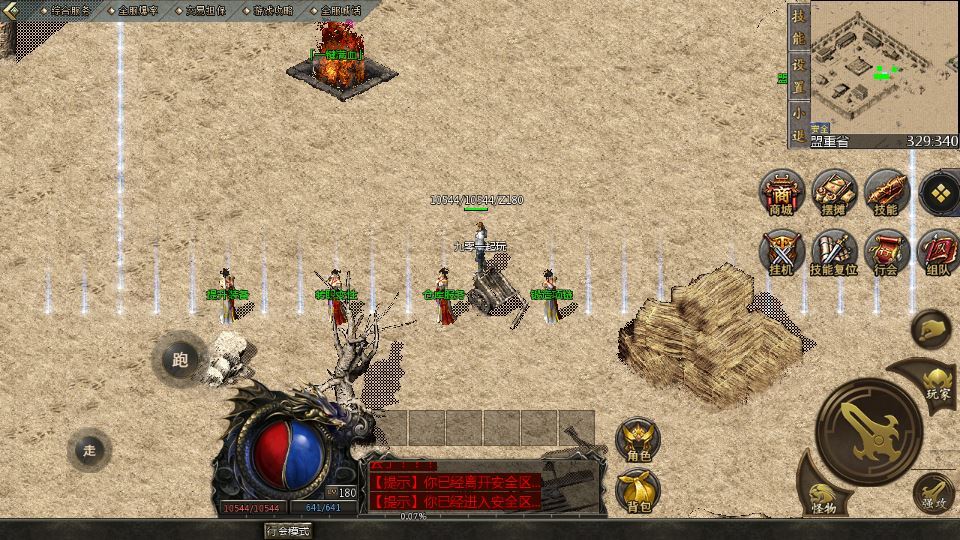This screenshot has width=960, height=540.
Task: Open the 角色 character sheet
Action: [x=638, y=438]
